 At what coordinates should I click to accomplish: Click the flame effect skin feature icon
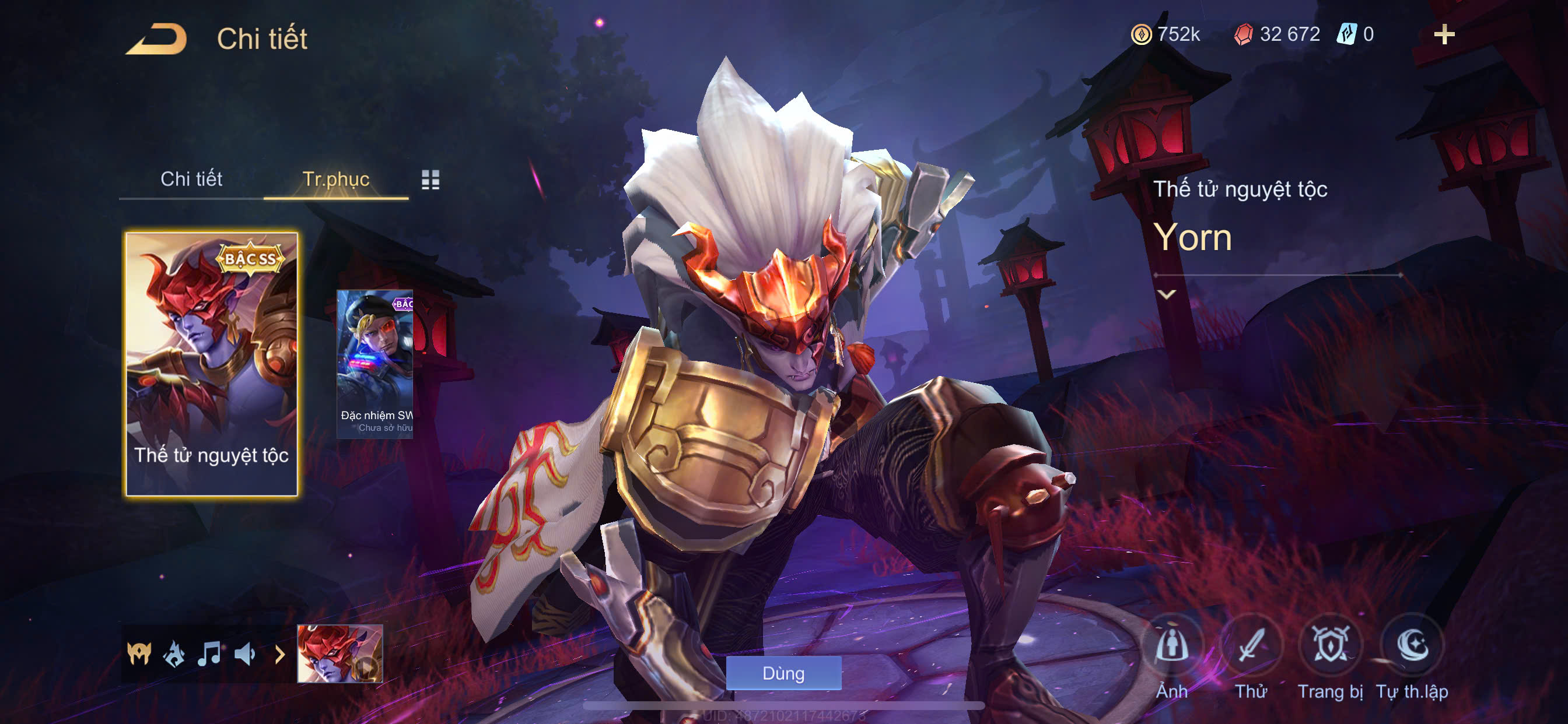pos(174,654)
